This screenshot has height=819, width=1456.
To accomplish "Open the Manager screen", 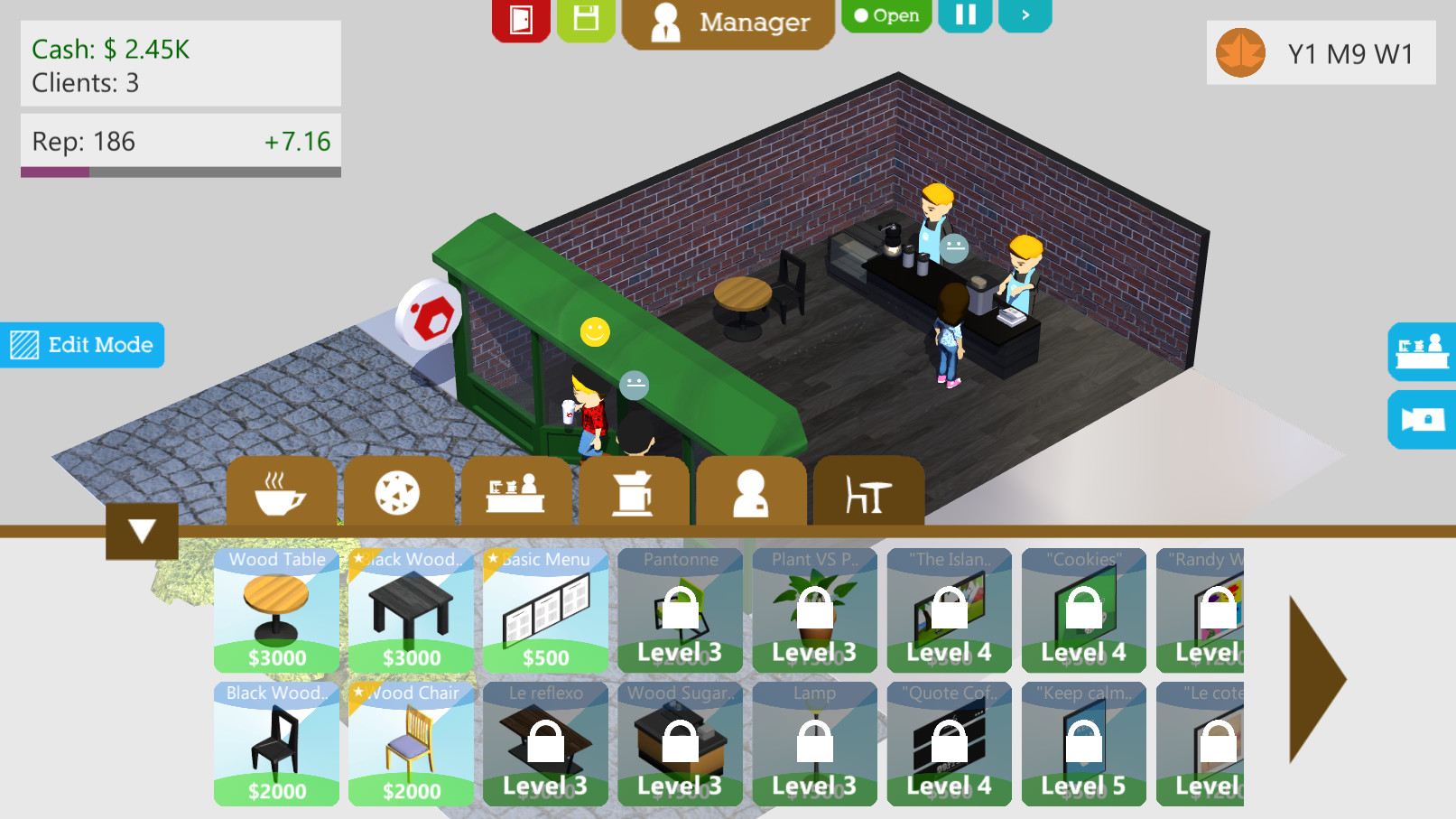I will (728, 22).
